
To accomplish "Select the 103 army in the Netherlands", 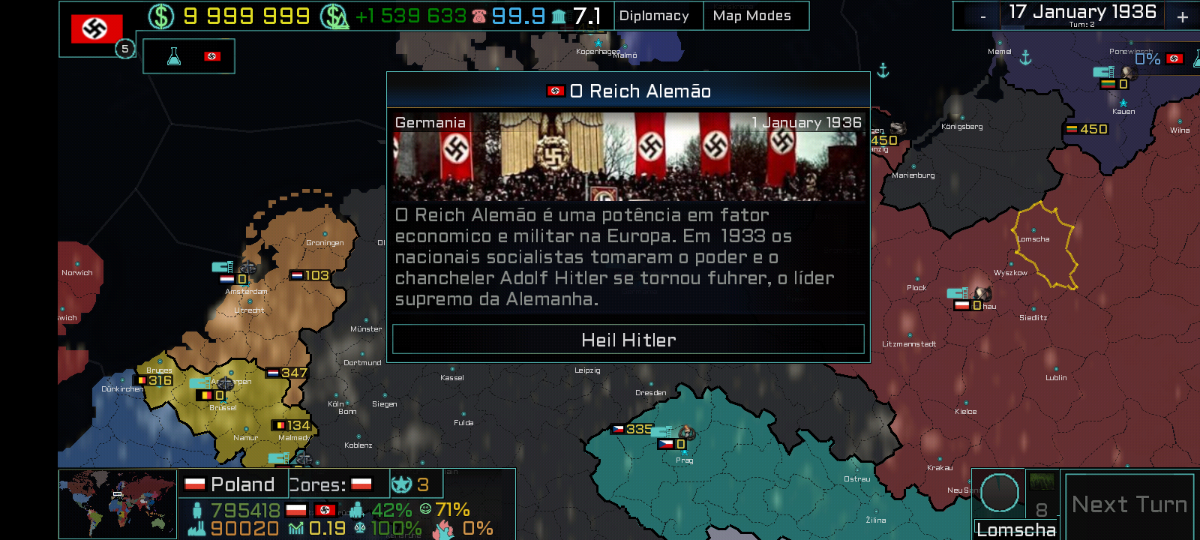I will (x=309, y=275).
